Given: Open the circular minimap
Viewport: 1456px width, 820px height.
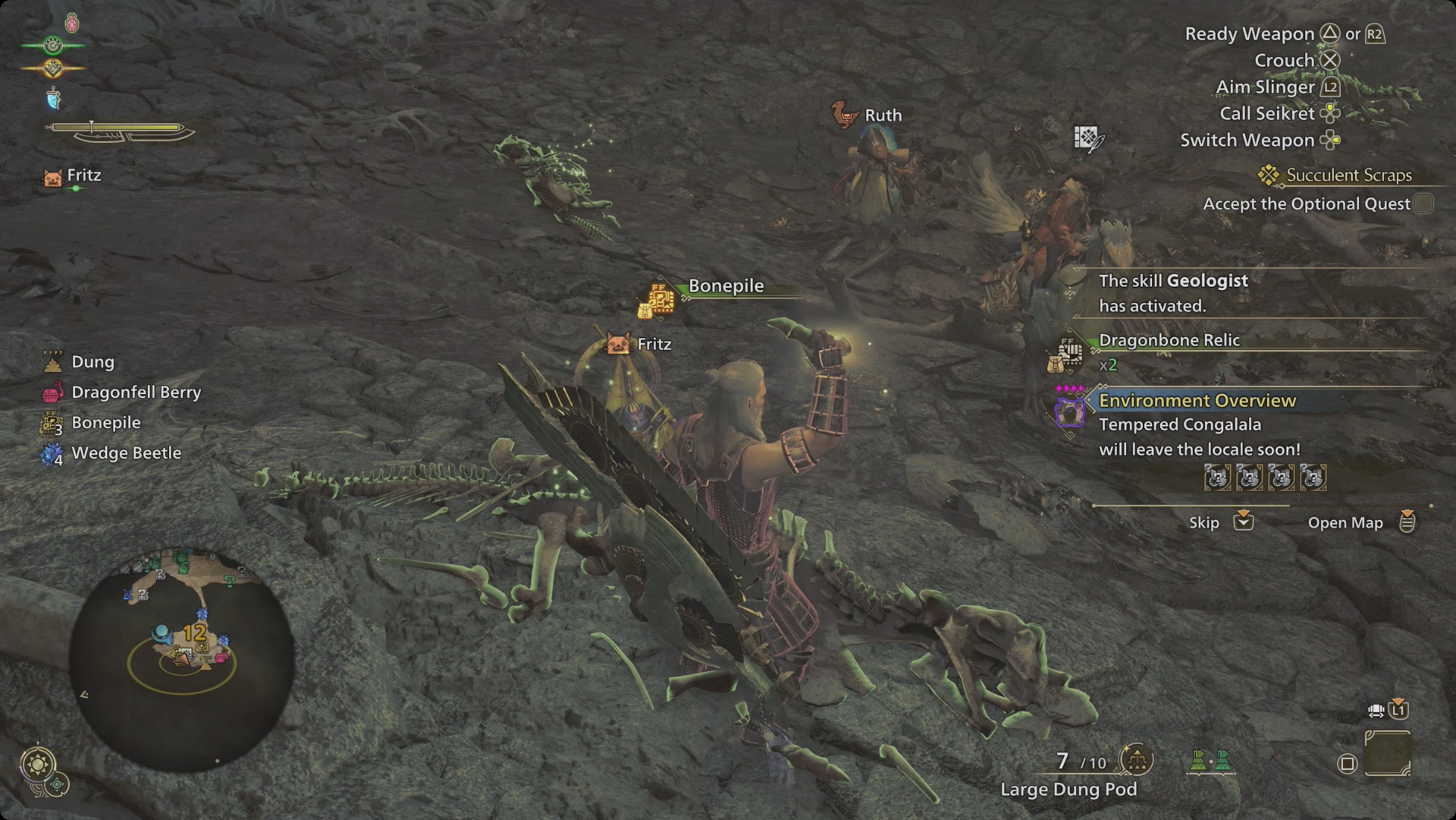Looking at the screenshot, I should pyautogui.click(x=181, y=658).
